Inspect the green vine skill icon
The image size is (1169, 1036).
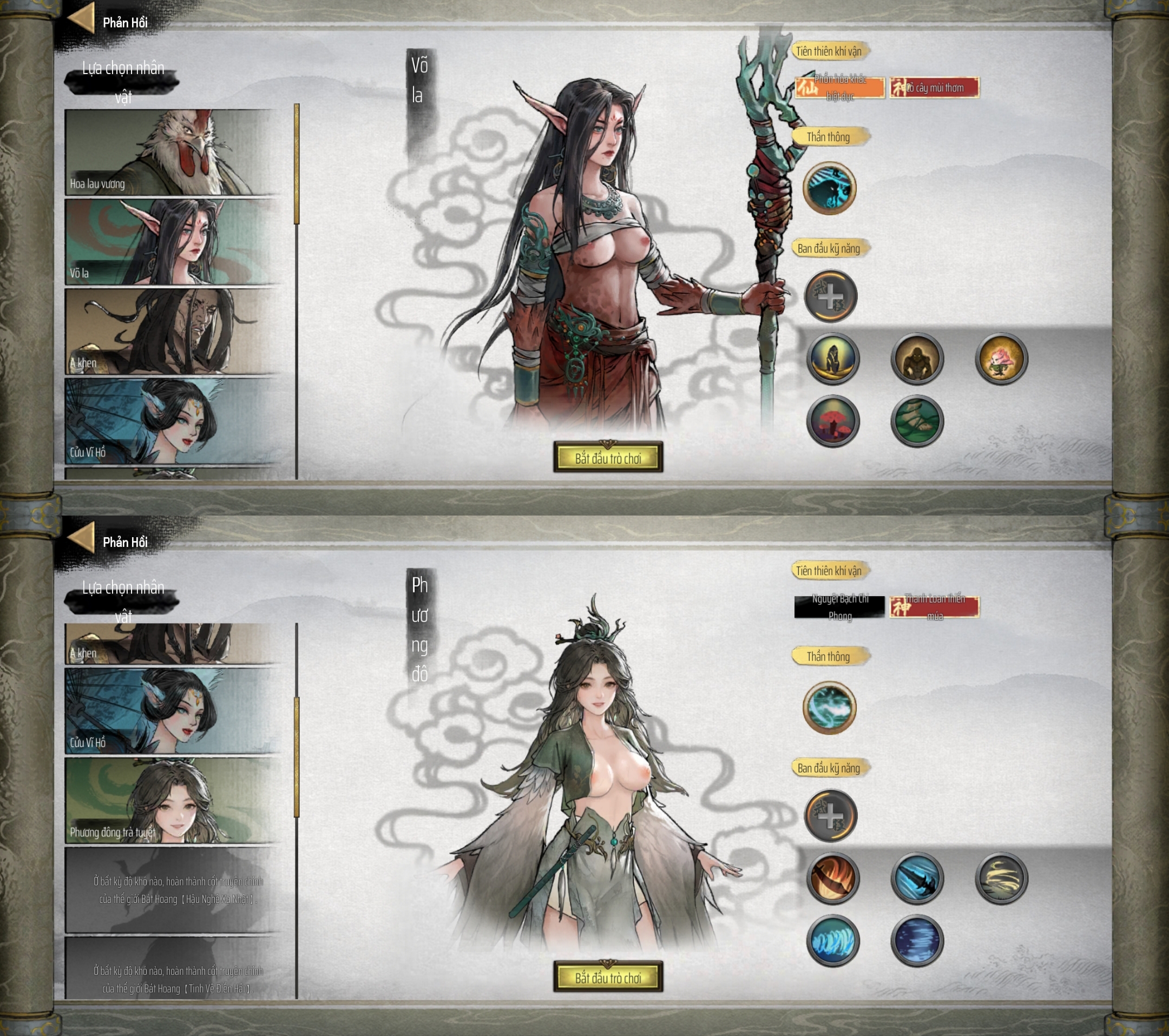(917, 421)
